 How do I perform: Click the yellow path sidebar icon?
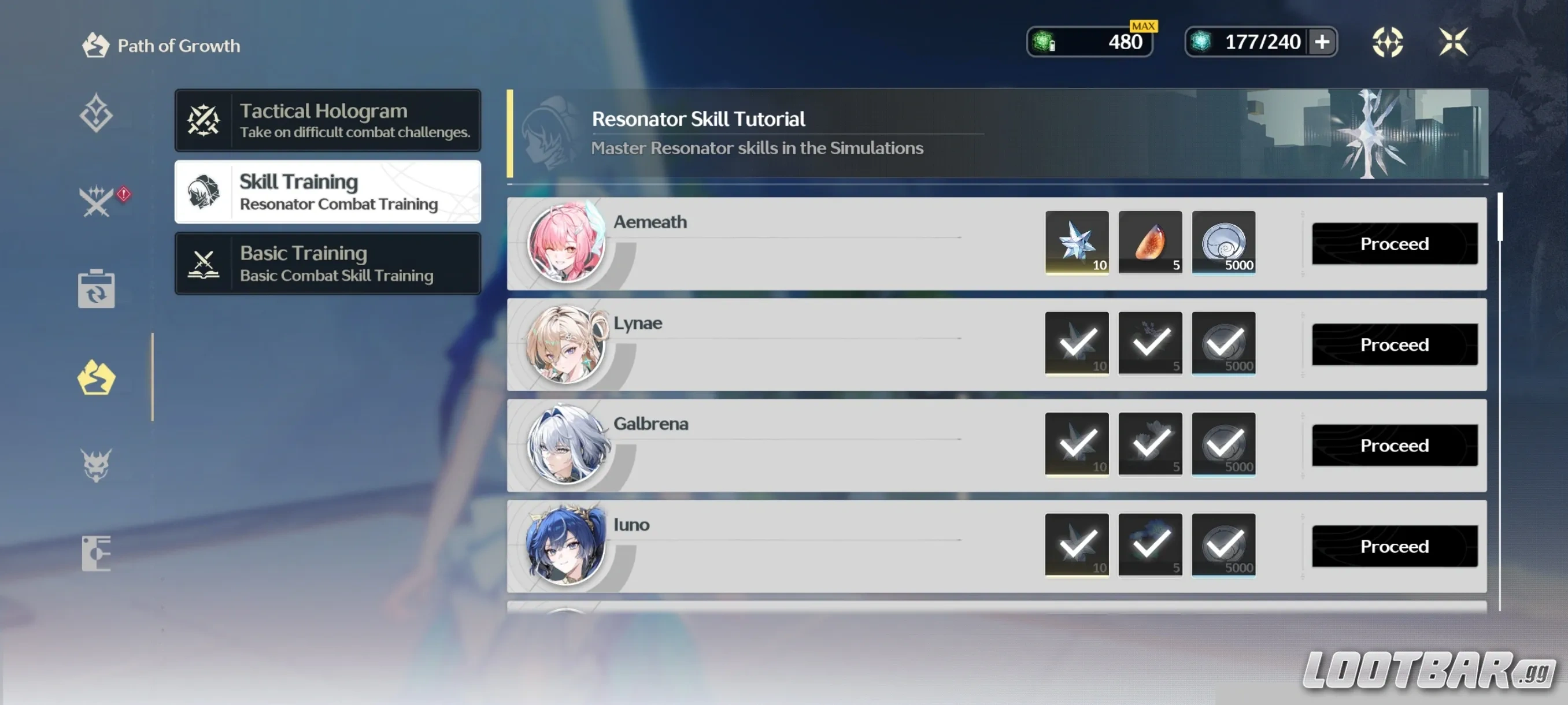pos(97,377)
